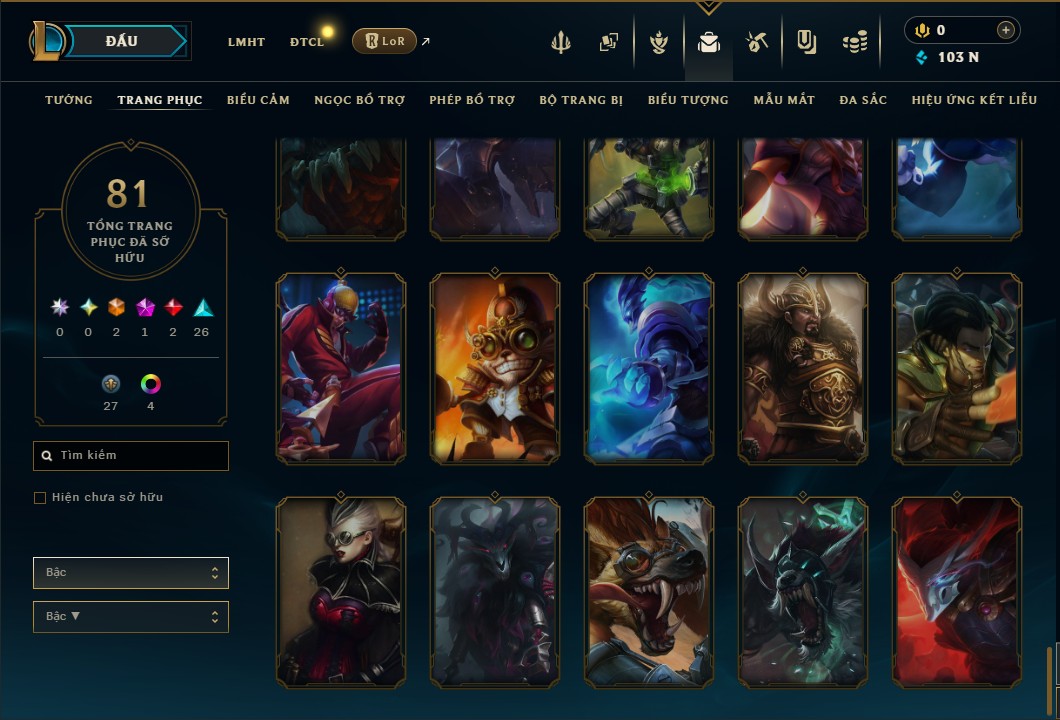Viewport: 1060px width, 720px height.
Task: Open the BIỂU CẢM tab
Action: tap(258, 100)
